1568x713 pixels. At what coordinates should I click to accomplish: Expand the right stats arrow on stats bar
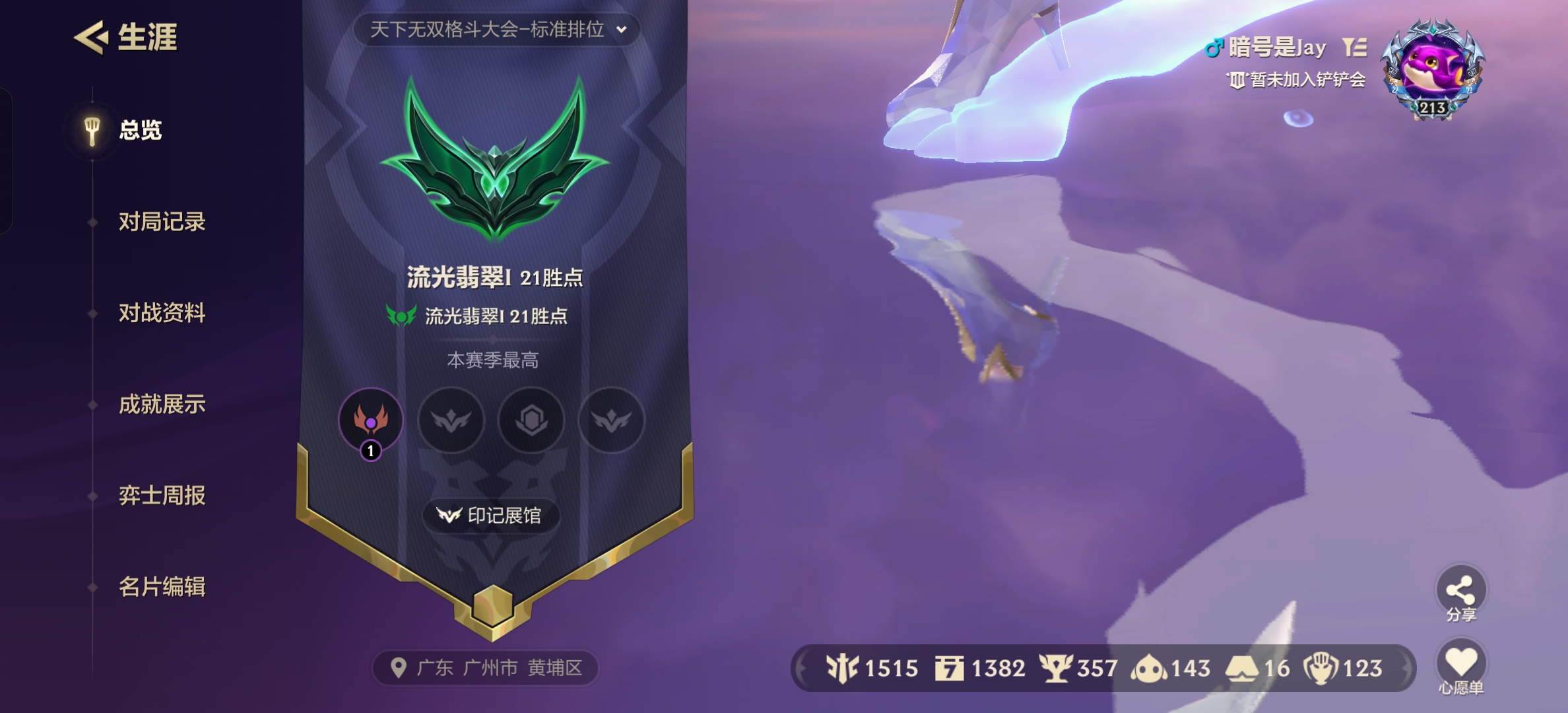point(1407,669)
